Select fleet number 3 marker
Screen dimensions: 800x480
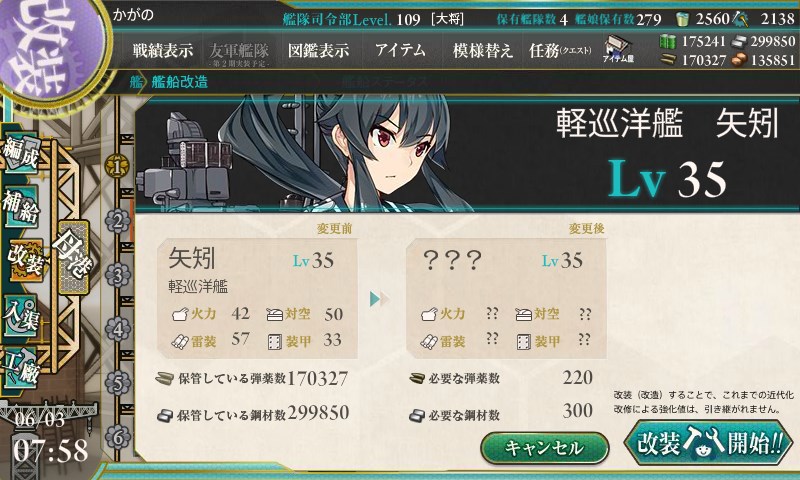tap(118, 274)
